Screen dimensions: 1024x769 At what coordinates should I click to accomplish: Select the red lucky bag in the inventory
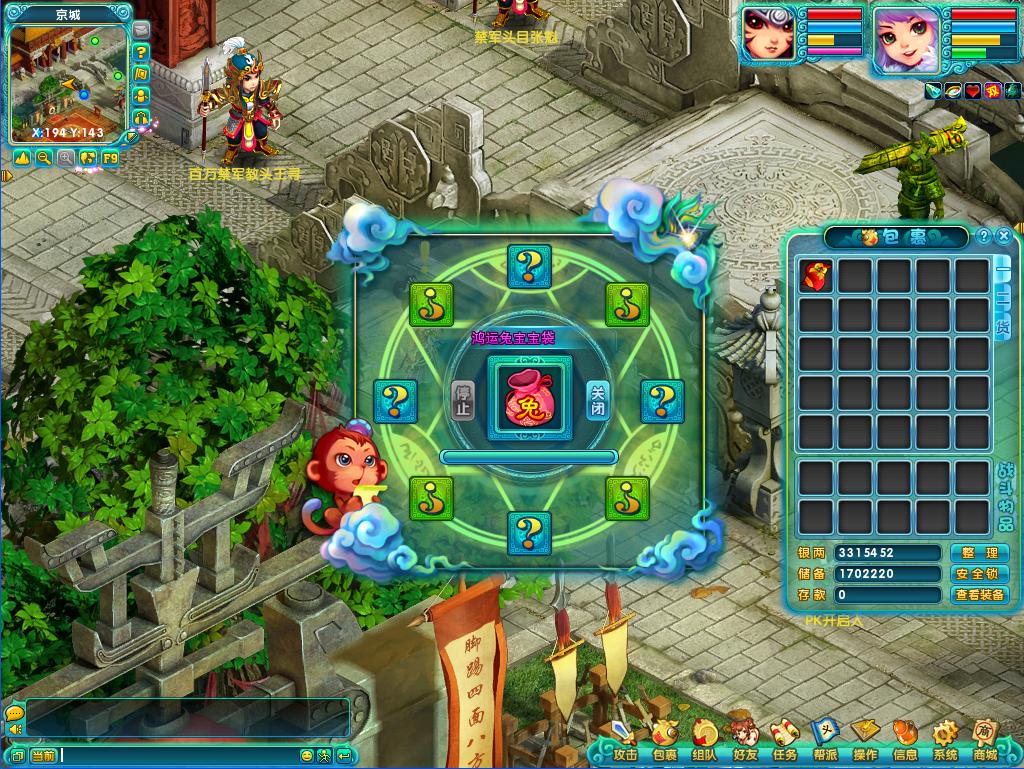pos(816,275)
